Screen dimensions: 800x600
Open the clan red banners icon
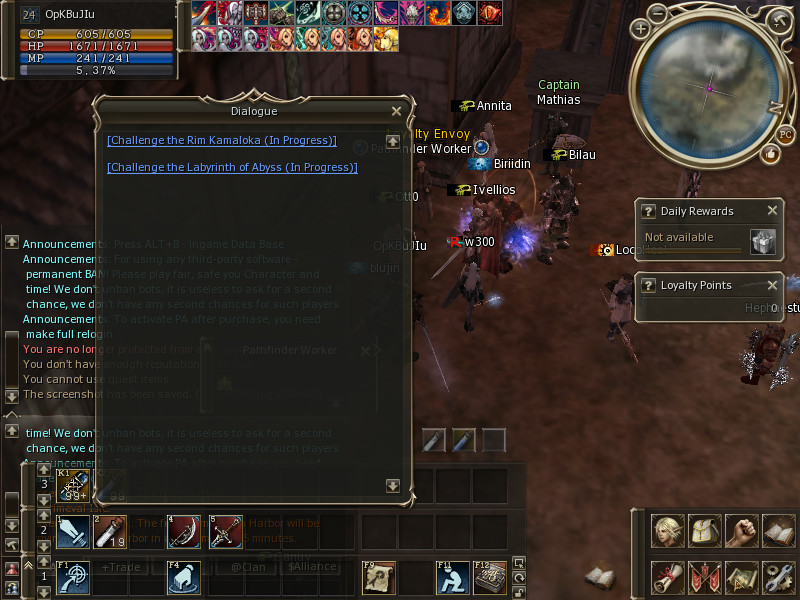705,577
